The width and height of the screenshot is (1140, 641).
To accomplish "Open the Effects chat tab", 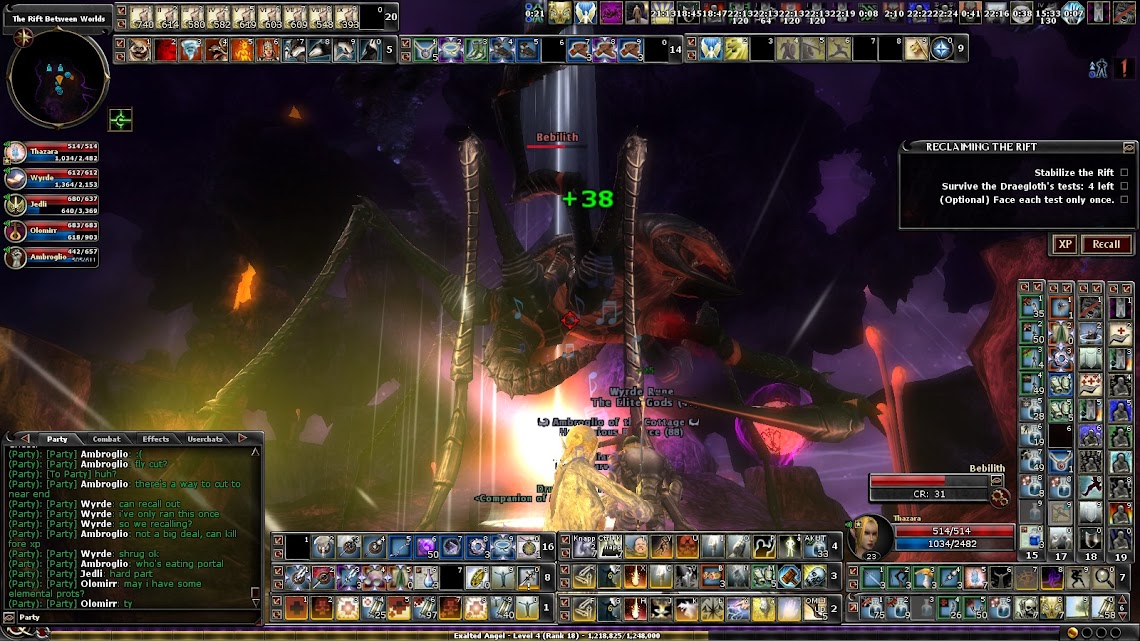I will [155, 439].
